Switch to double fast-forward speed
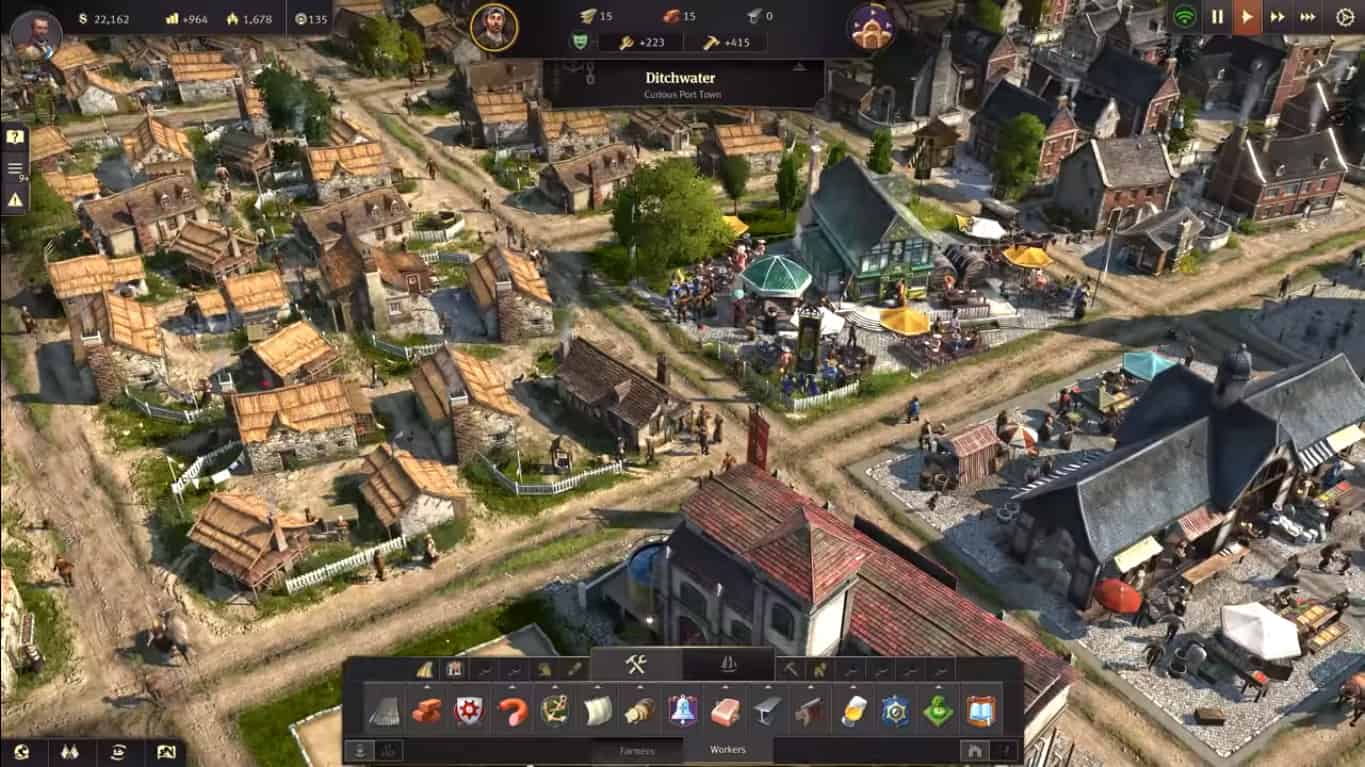 pos(1277,17)
